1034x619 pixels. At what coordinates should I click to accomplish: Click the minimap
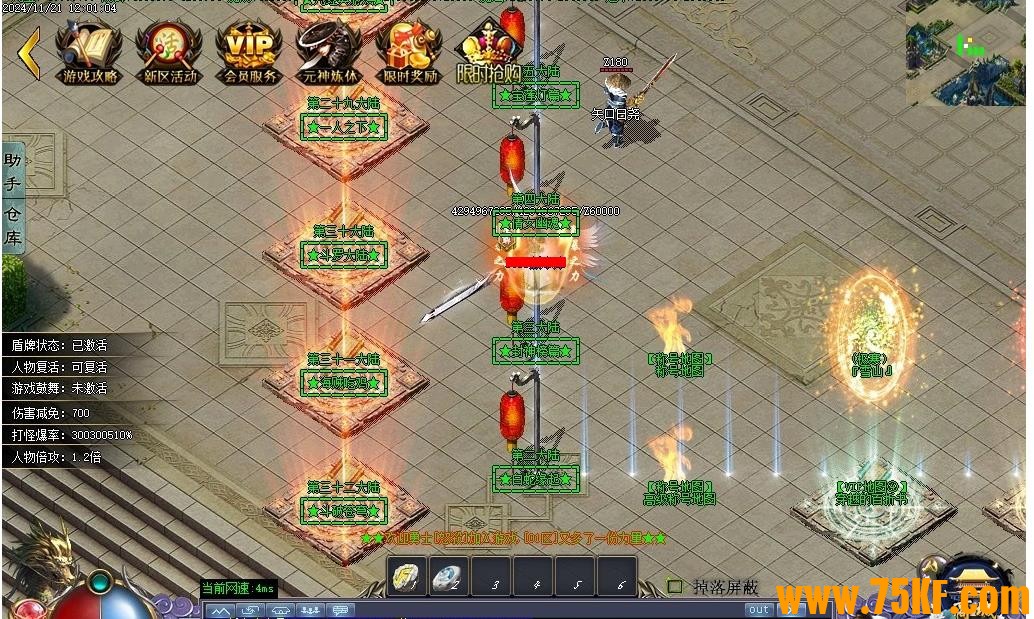(x=964, y=52)
